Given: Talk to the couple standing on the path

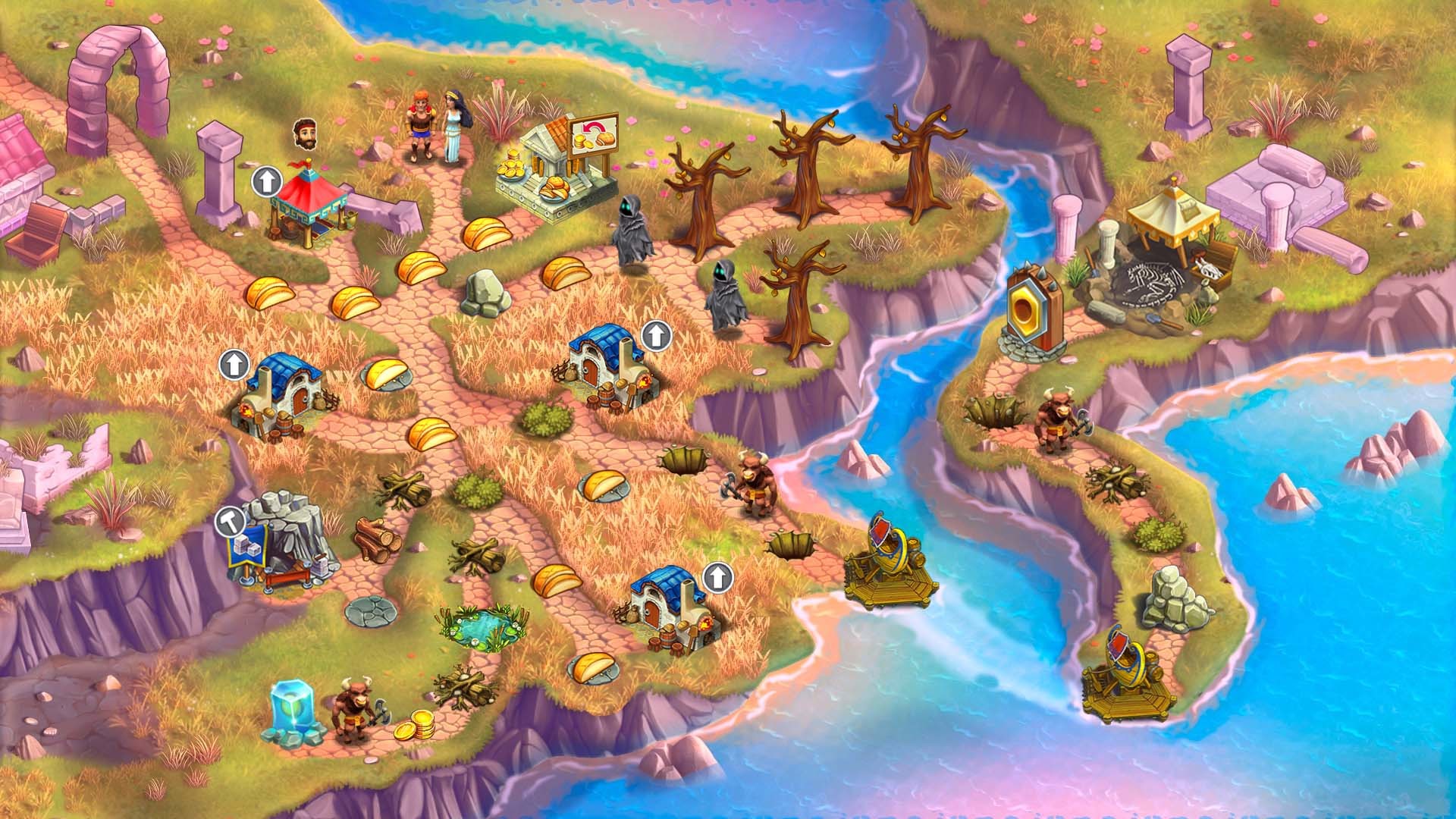Looking at the screenshot, I should coord(432,125).
